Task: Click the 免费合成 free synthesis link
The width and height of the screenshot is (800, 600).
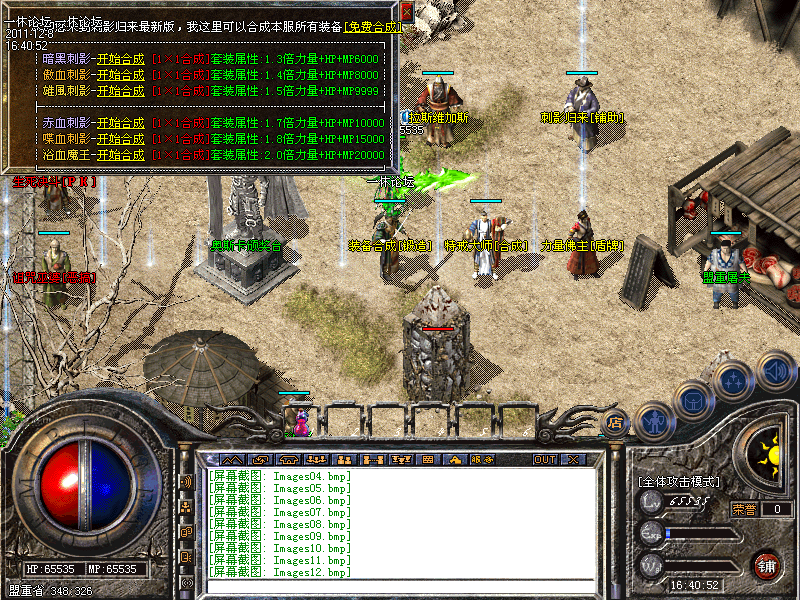Action: point(373,27)
